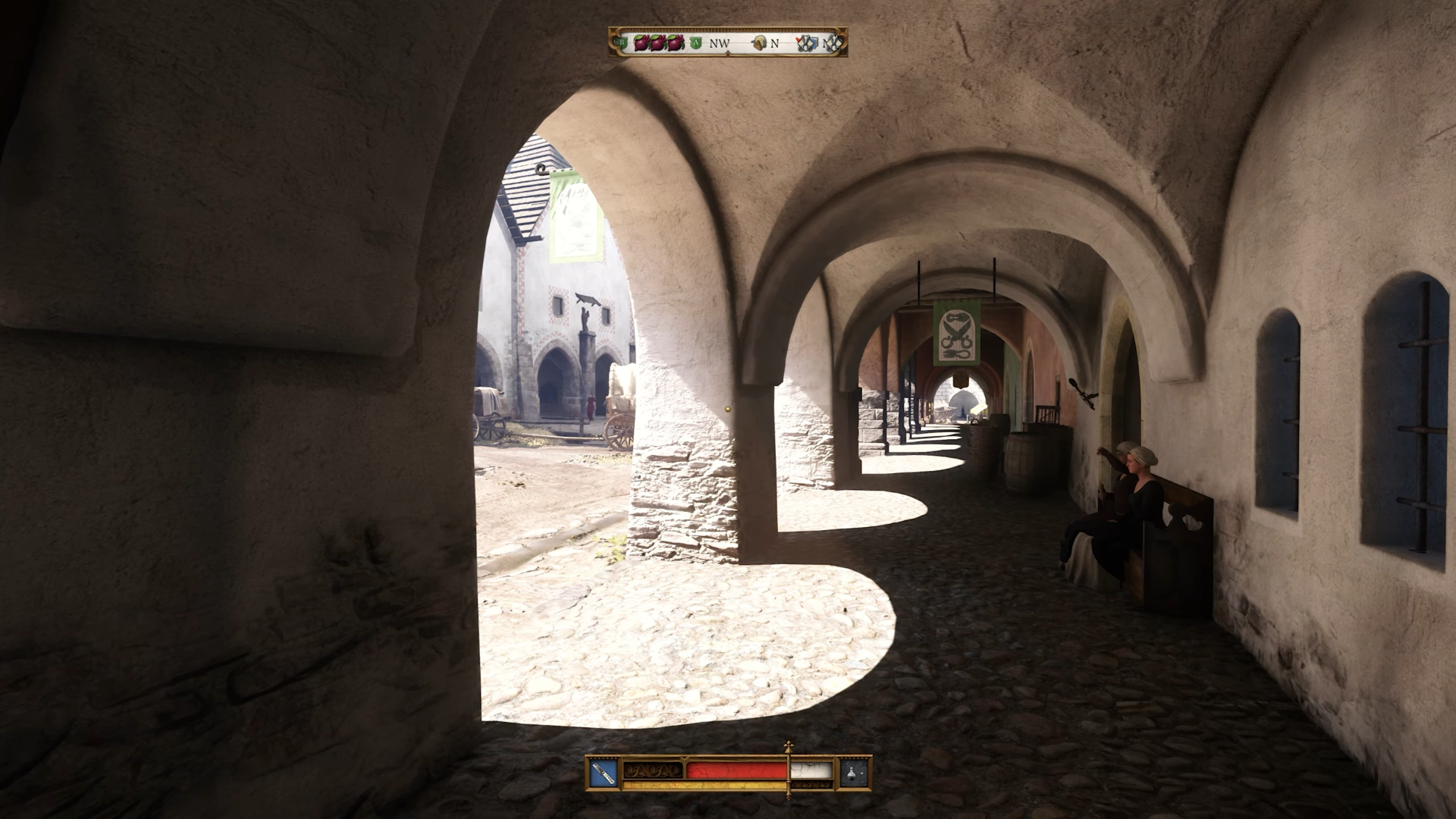Click the N heading label on the compass

775,44
